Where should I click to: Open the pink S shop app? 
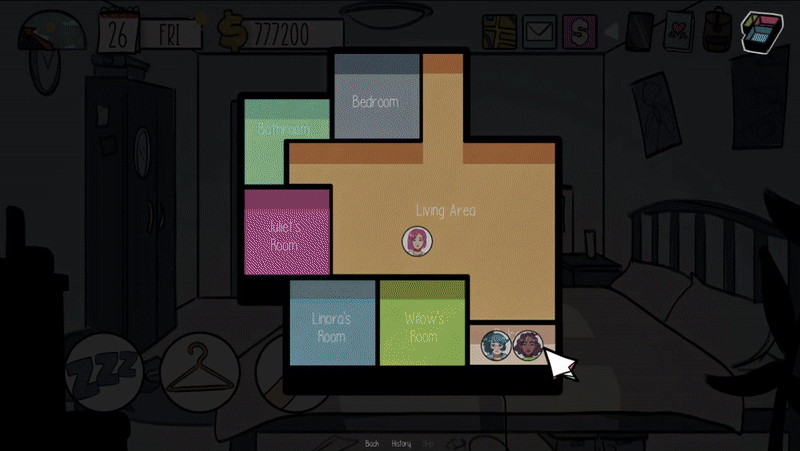(579, 32)
